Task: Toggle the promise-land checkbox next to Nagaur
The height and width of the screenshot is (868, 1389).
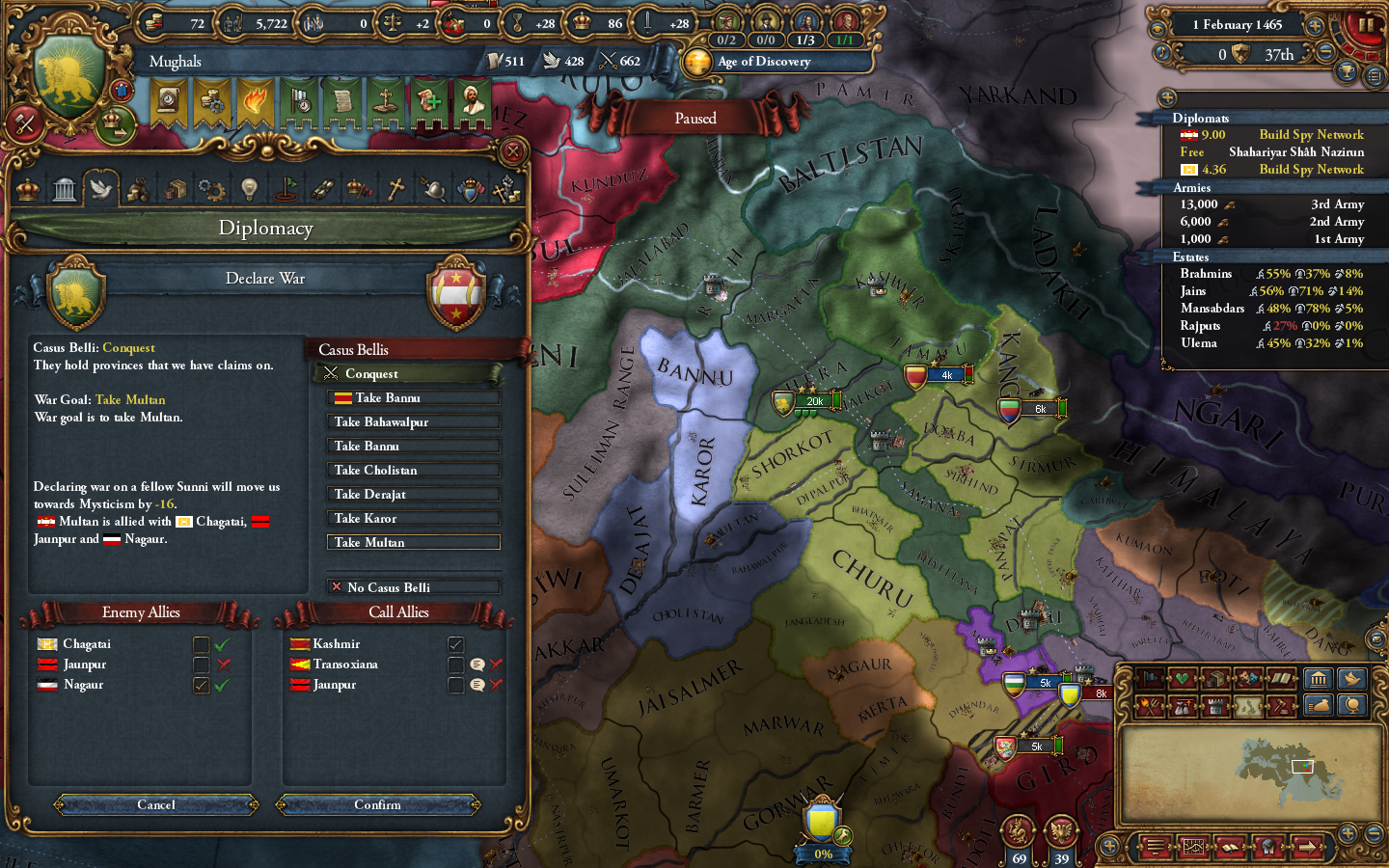Action: coord(201,685)
